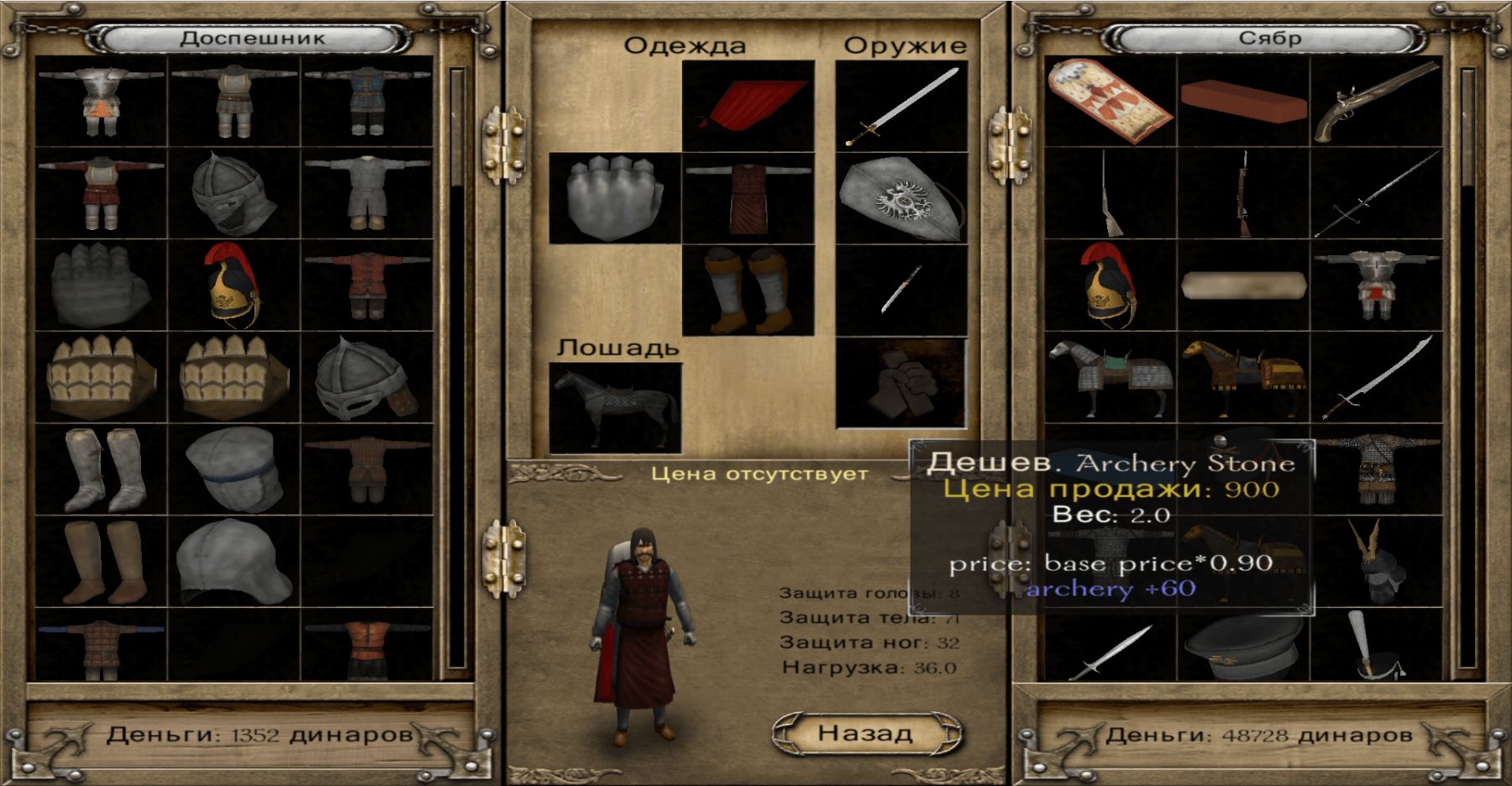Select the equipped red body armor slot
Viewport: 1512px width, 786px height.
point(748,198)
